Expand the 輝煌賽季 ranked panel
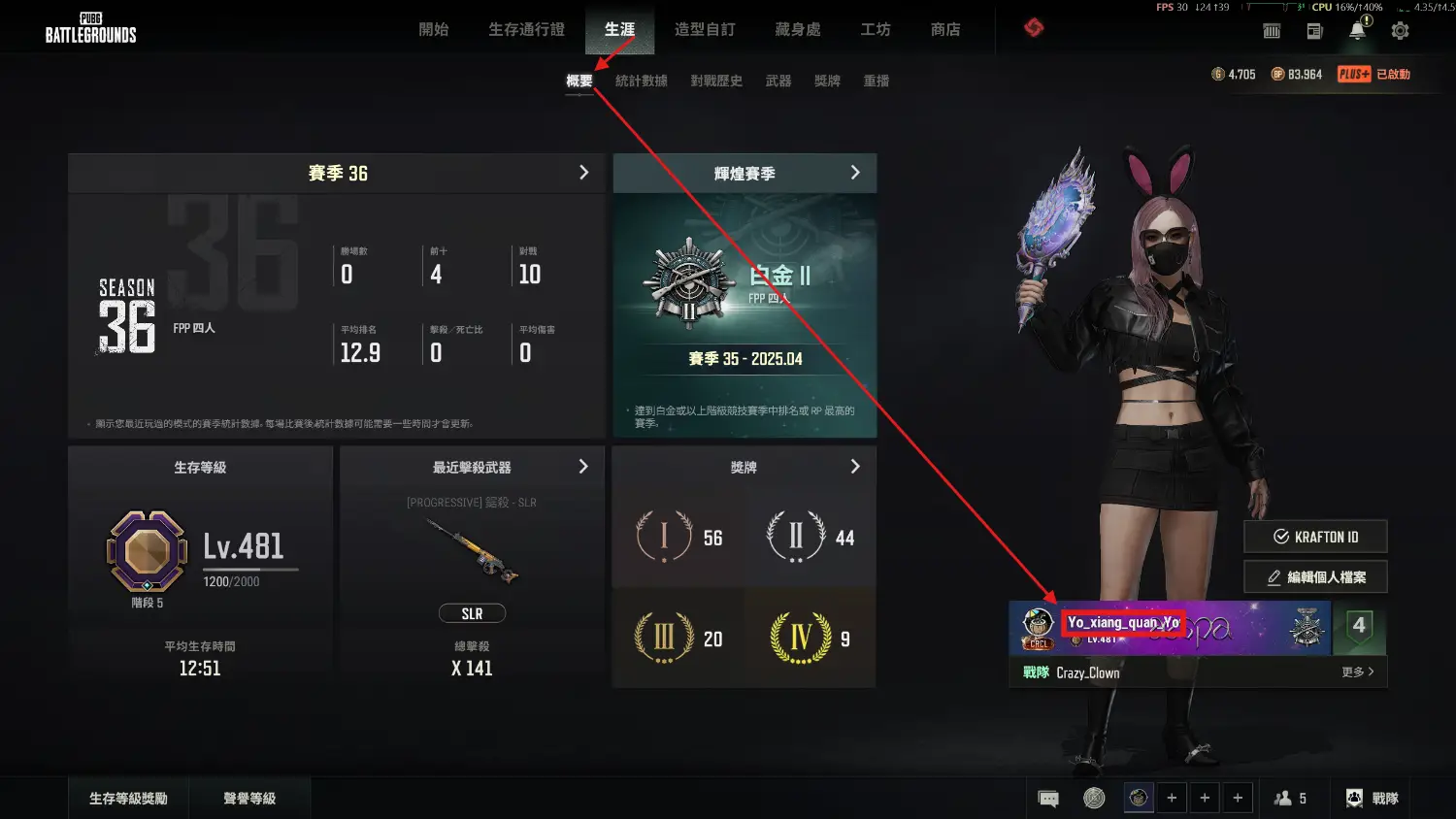The image size is (1456, 819). point(855,173)
